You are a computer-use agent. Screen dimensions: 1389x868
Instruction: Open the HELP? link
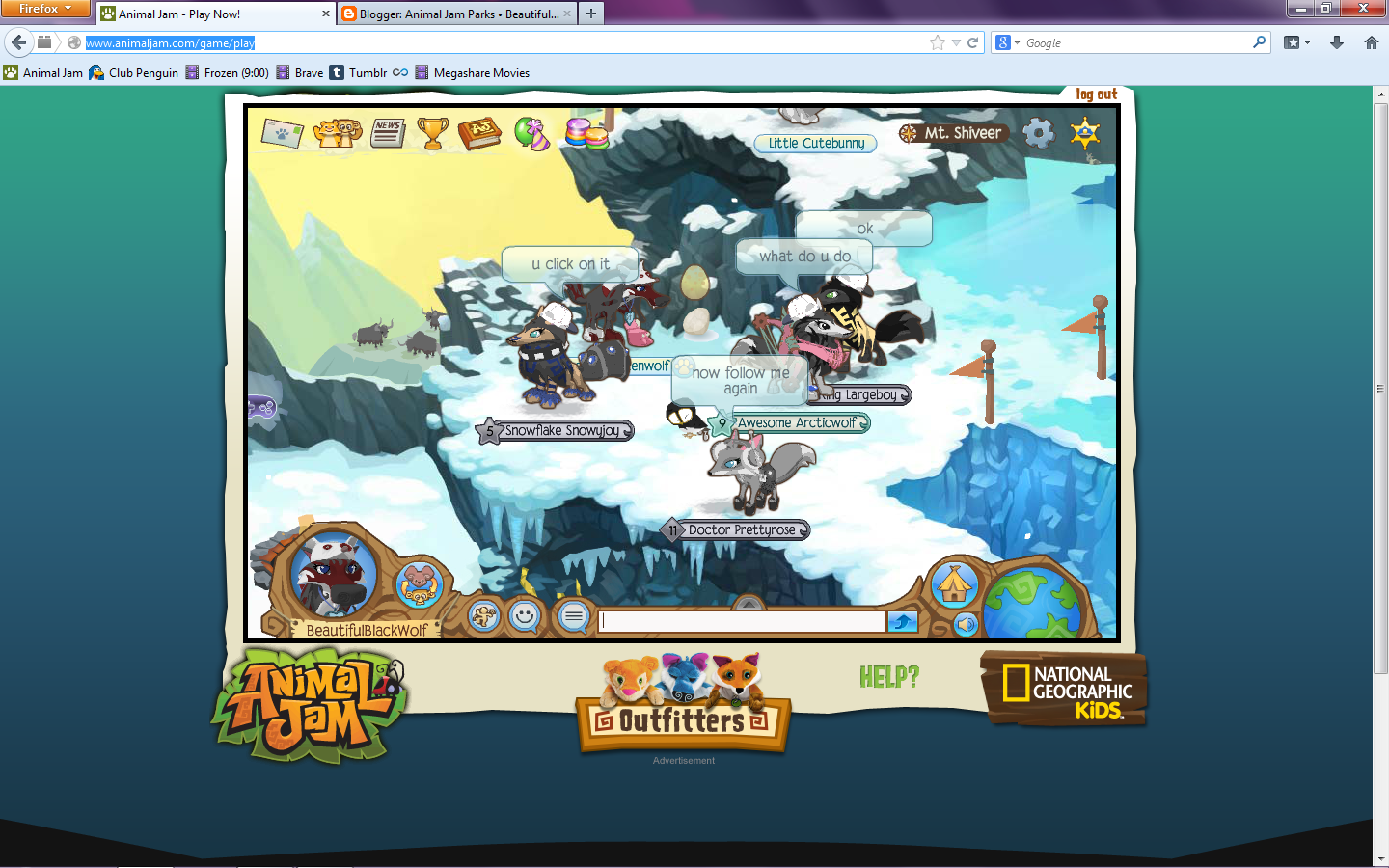point(889,679)
